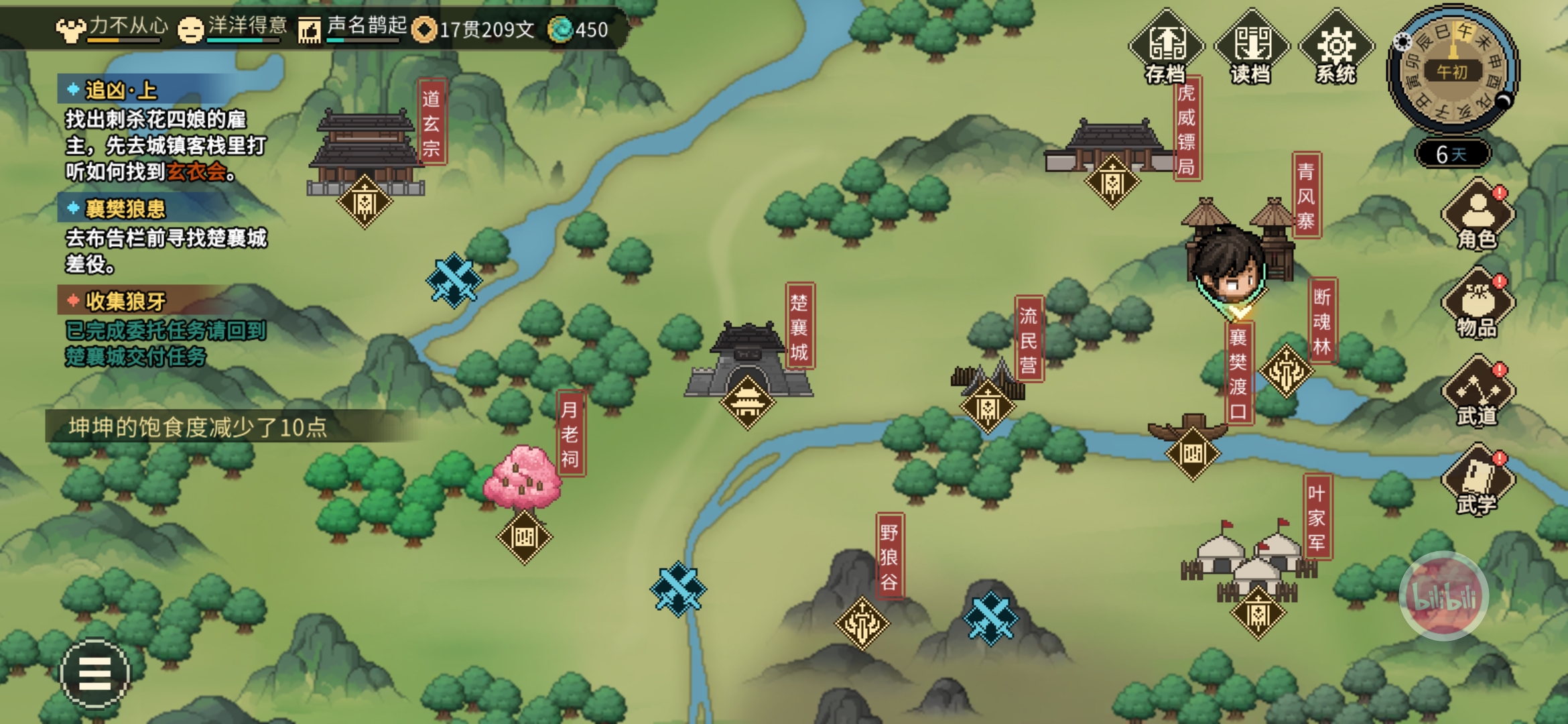Viewport: 1568px width, 724px height.
Task: Open the 物品 inventory bag
Action: pyautogui.click(x=1478, y=304)
